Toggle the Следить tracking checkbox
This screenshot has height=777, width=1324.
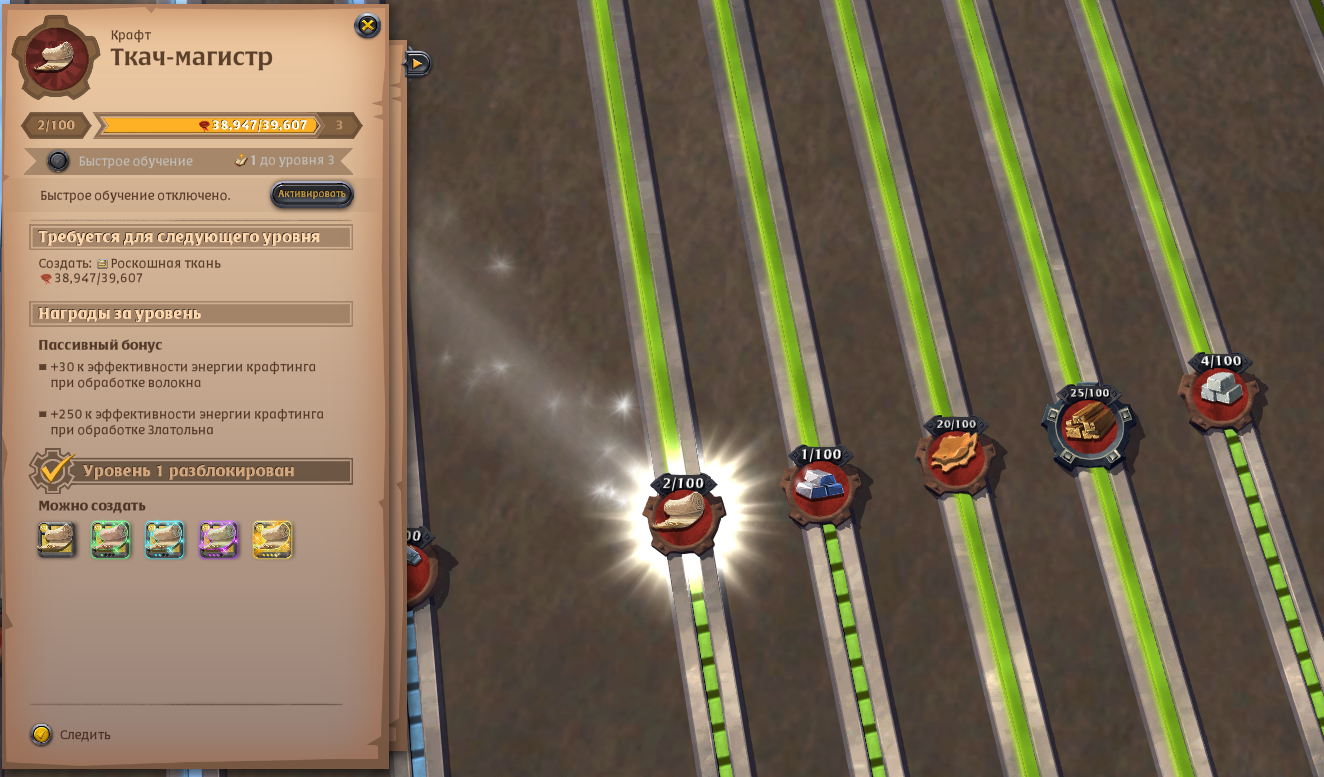pyautogui.click(x=41, y=734)
